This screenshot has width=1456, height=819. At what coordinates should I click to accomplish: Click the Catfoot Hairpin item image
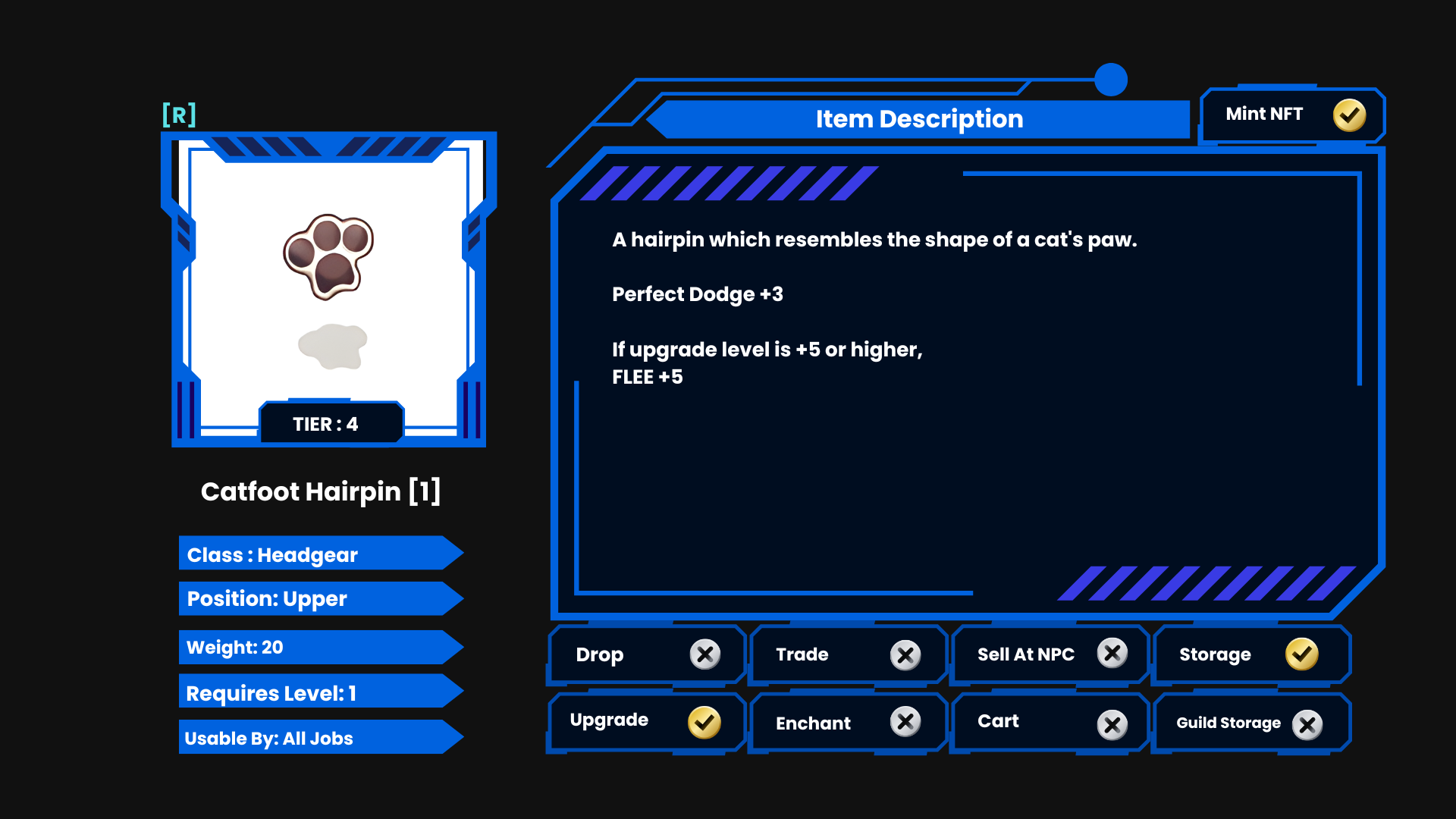[328, 256]
